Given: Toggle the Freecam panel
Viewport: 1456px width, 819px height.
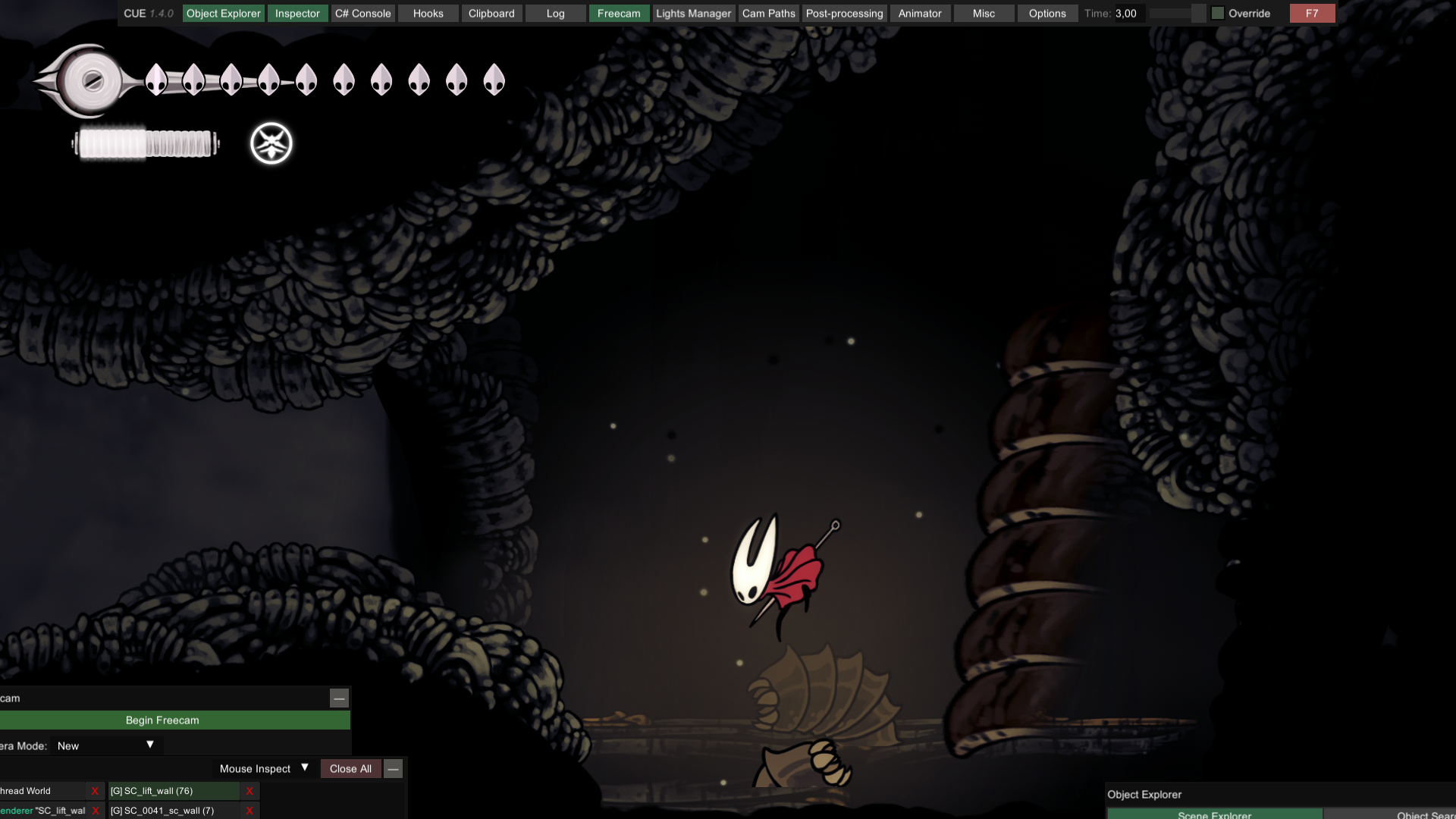Looking at the screenshot, I should click(619, 14).
